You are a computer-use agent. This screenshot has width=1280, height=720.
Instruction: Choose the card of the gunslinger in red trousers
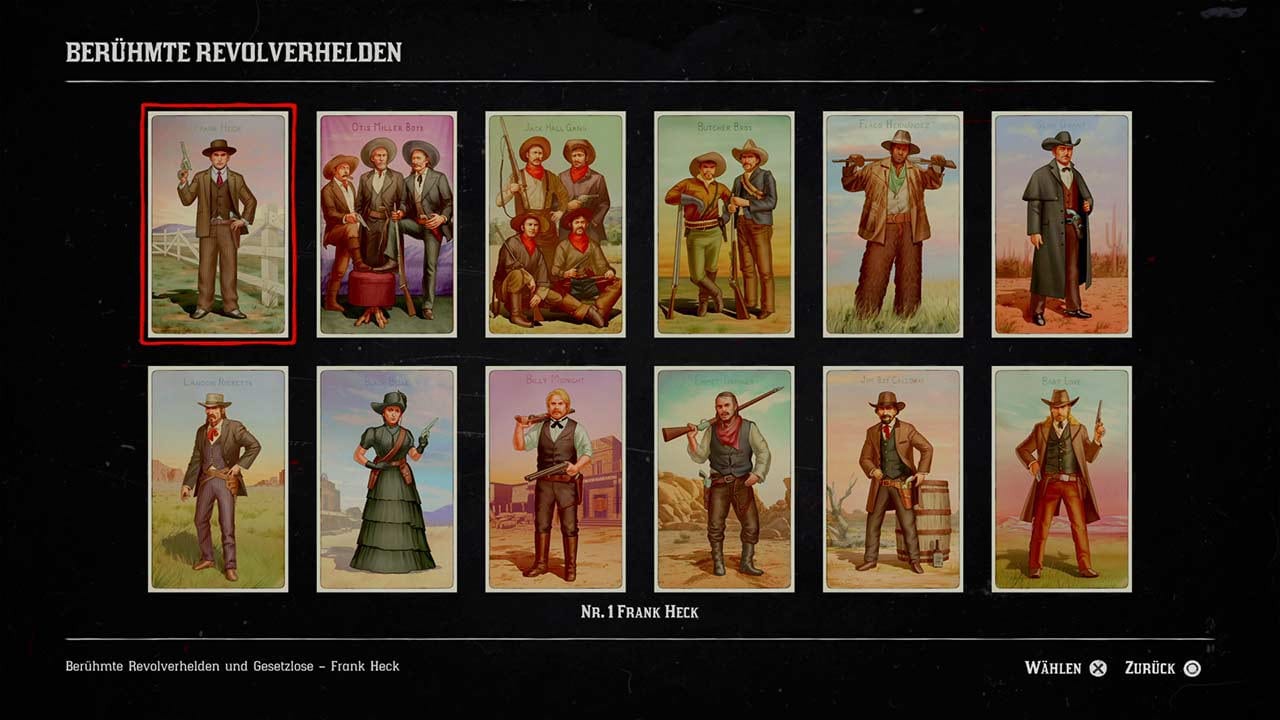[x=1061, y=479]
